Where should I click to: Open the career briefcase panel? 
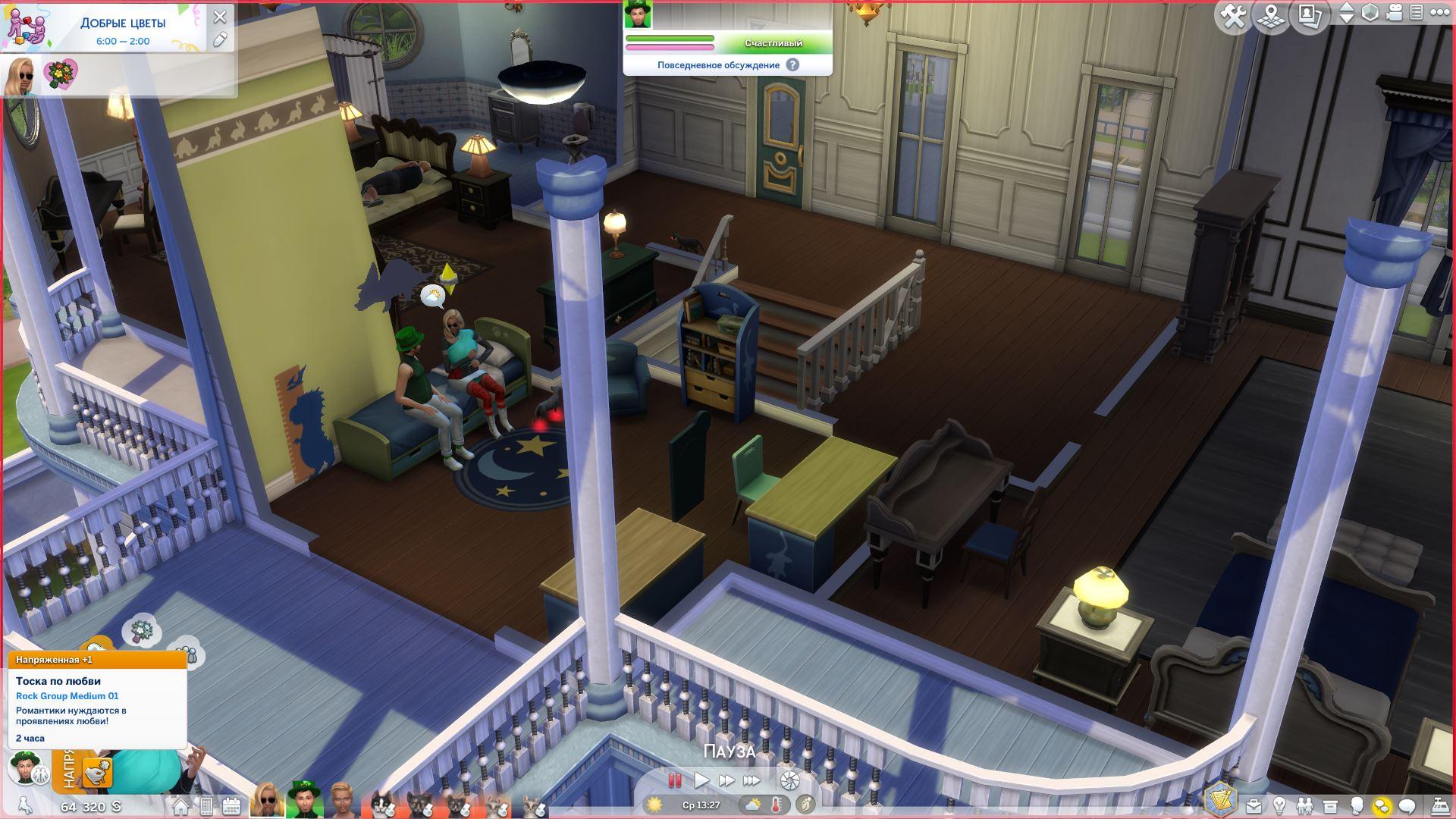pyautogui.click(x=1254, y=805)
